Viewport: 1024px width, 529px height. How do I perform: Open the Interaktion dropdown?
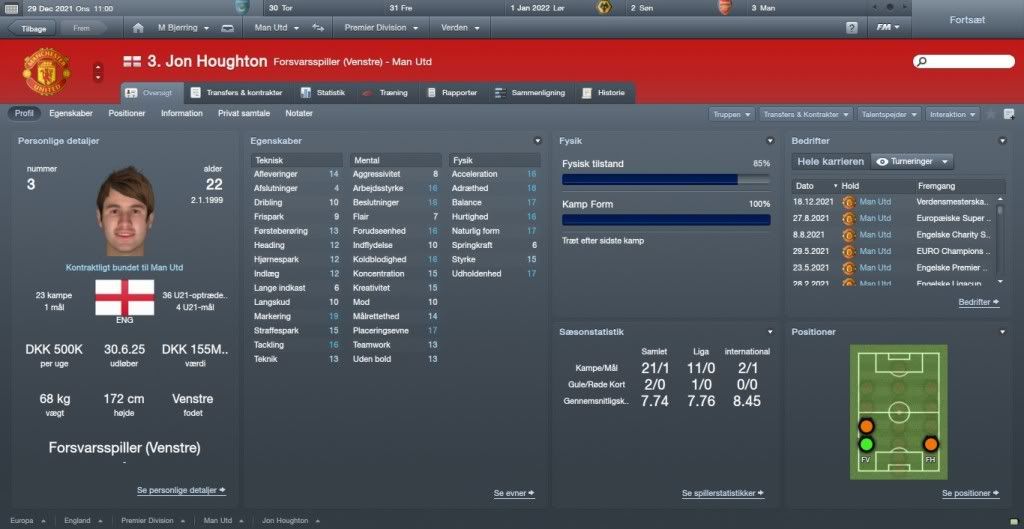953,115
